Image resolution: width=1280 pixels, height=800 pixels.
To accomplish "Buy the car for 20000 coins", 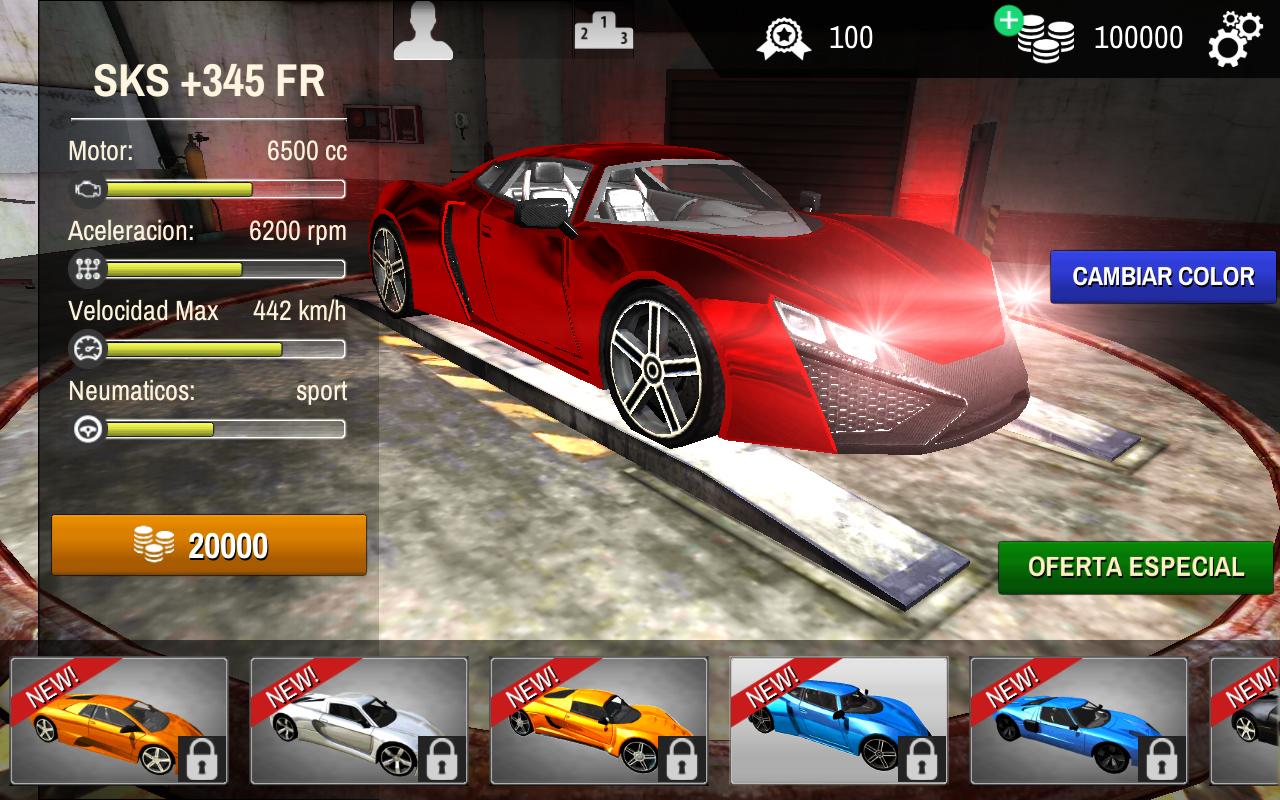I will pos(208,545).
